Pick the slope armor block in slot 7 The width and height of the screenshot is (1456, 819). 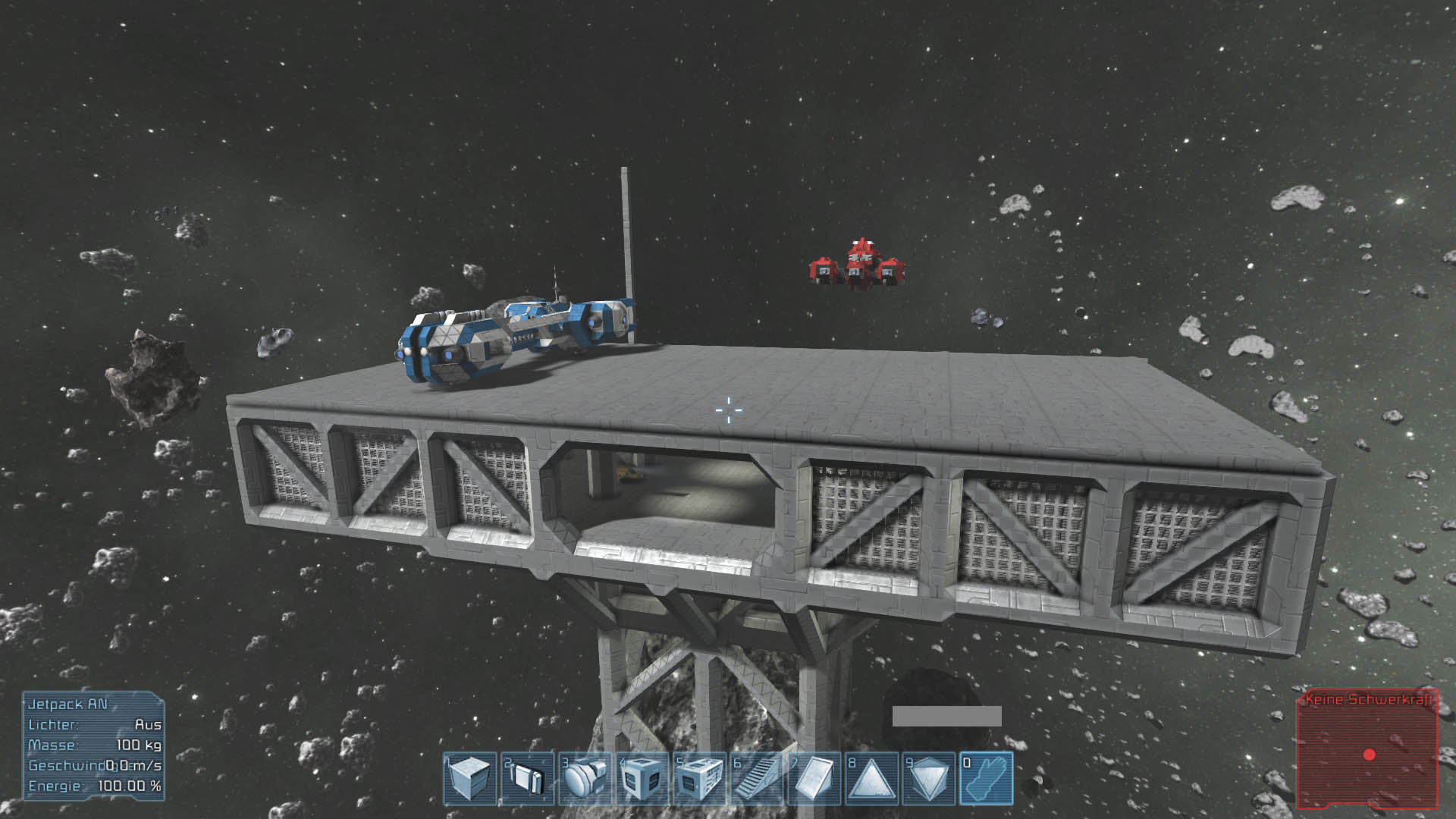(816, 778)
